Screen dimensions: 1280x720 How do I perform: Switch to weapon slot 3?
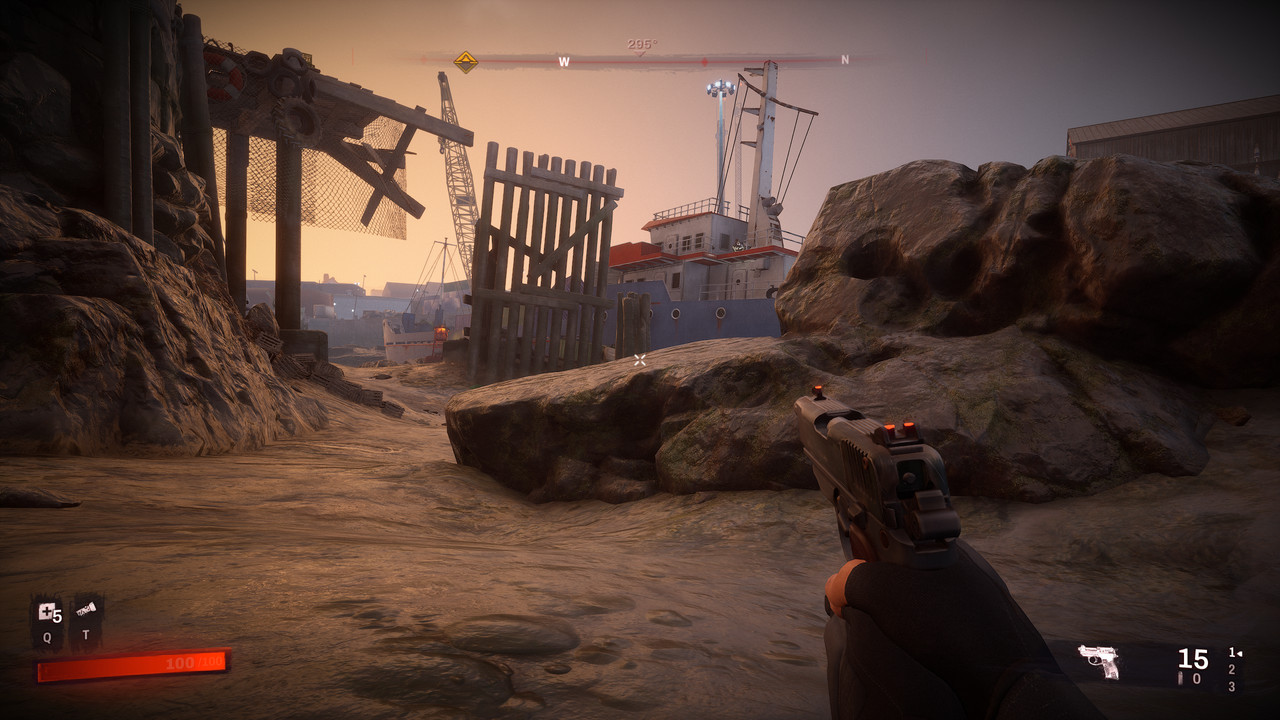pyautogui.click(x=1231, y=687)
